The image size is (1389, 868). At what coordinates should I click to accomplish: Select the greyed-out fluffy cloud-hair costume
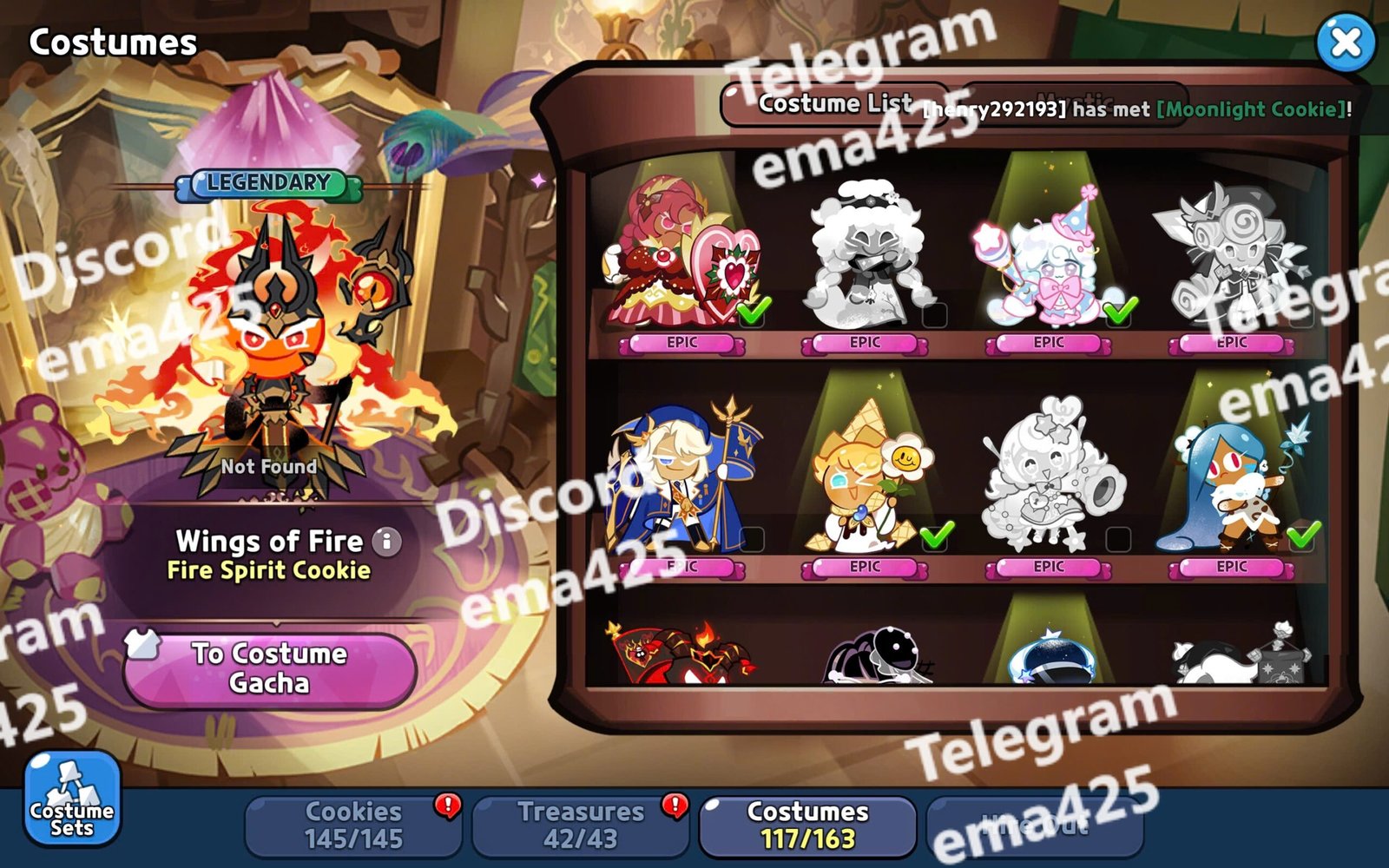pos(866,256)
